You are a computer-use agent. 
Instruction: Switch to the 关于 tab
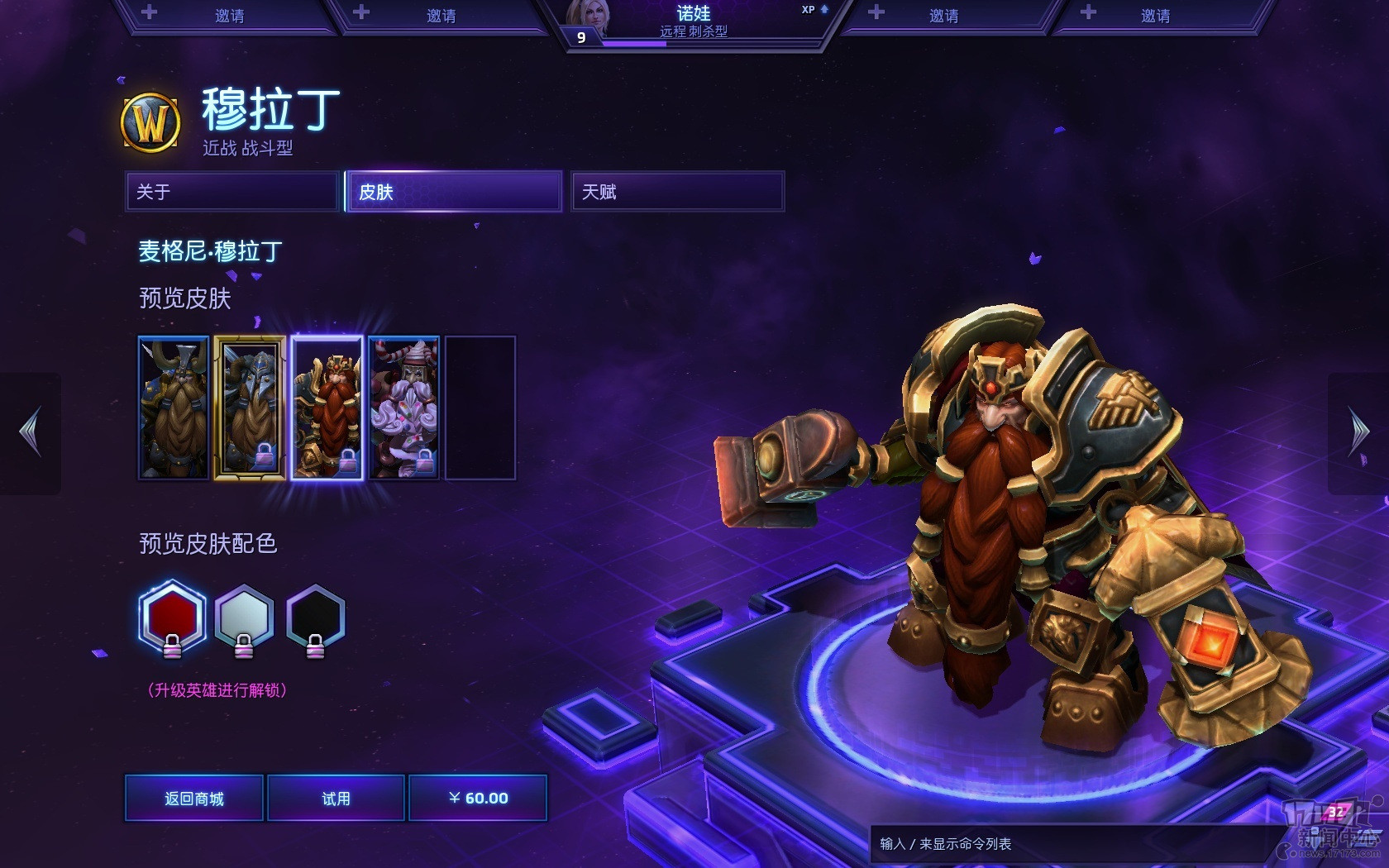click(231, 192)
